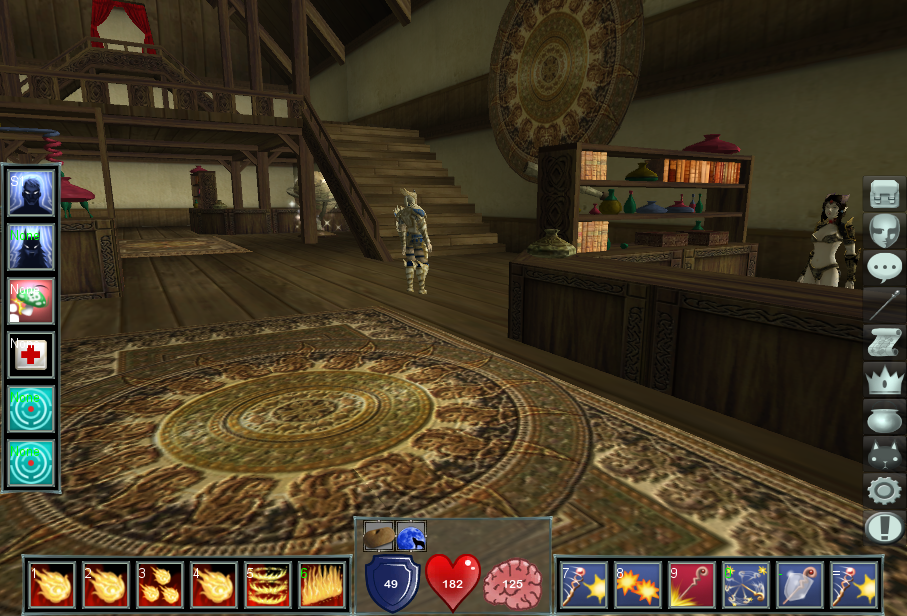The image size is (907, 616).
Task: Select the crown icon
Action: 884,380
